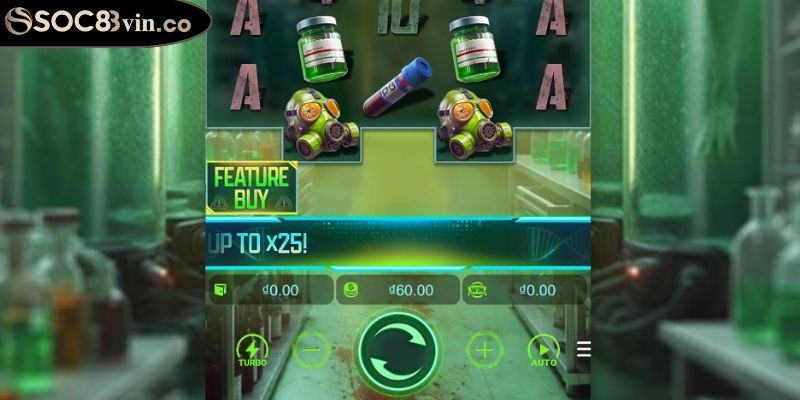Open the wallet balance panel
The width and height of the screenshot is (800, 400).
[268, 290]
